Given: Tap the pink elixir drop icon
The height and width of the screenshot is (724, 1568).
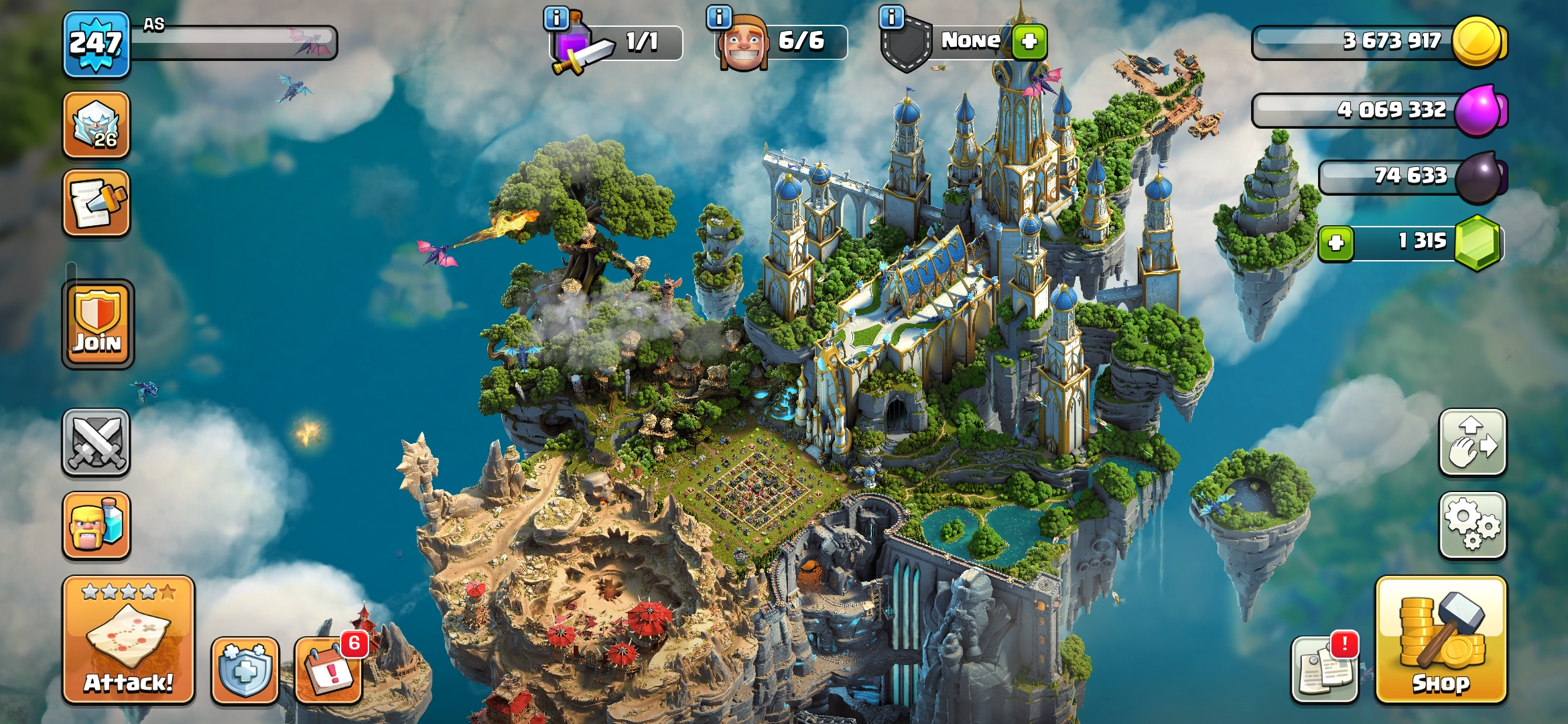Looking at the screenshot, I should pos(1480,110).
